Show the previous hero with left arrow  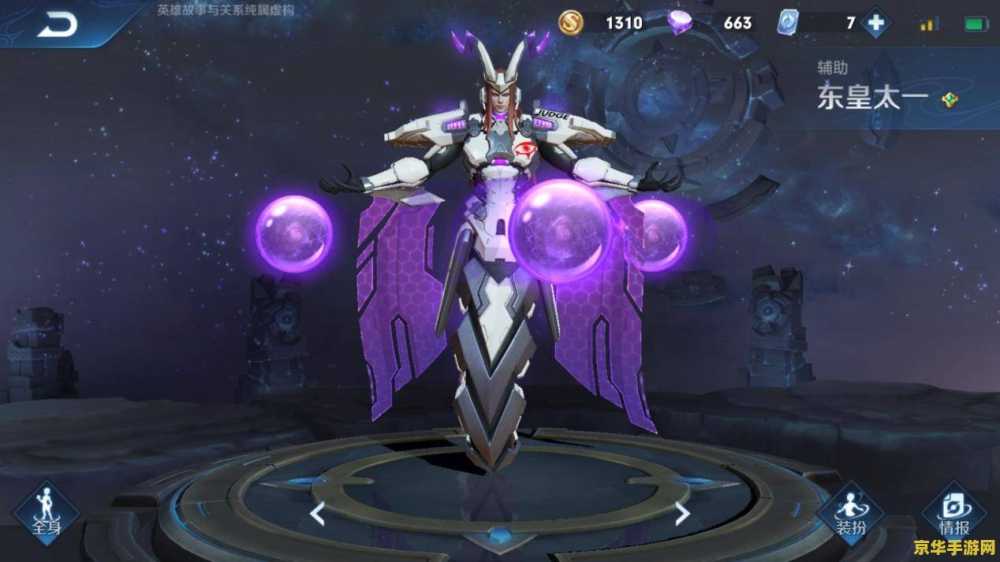317,514
